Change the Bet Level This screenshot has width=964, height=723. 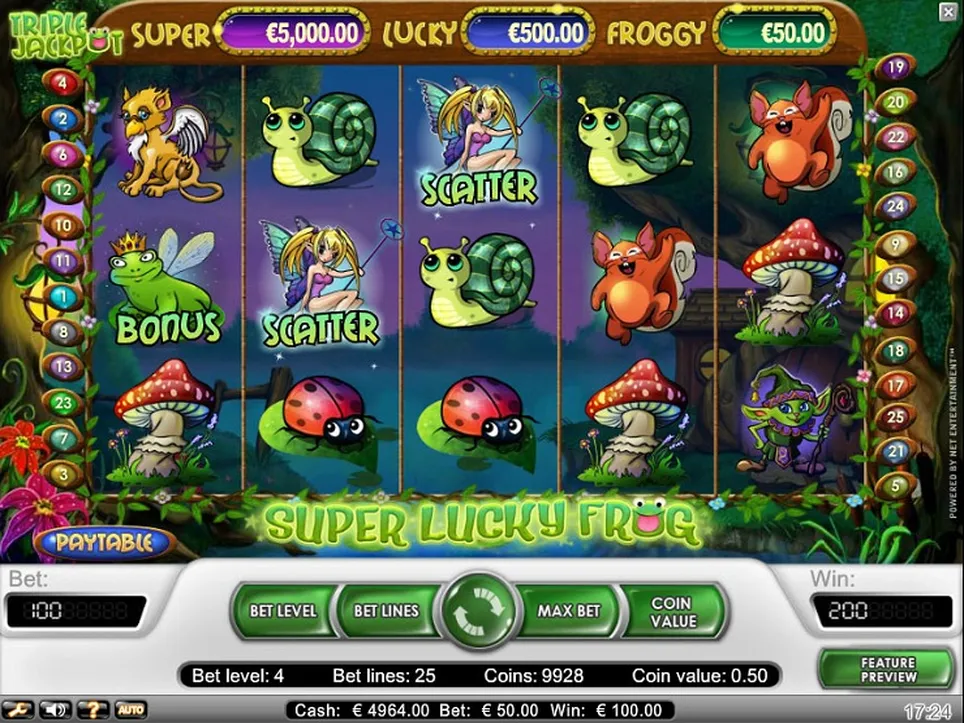point(283,610)
